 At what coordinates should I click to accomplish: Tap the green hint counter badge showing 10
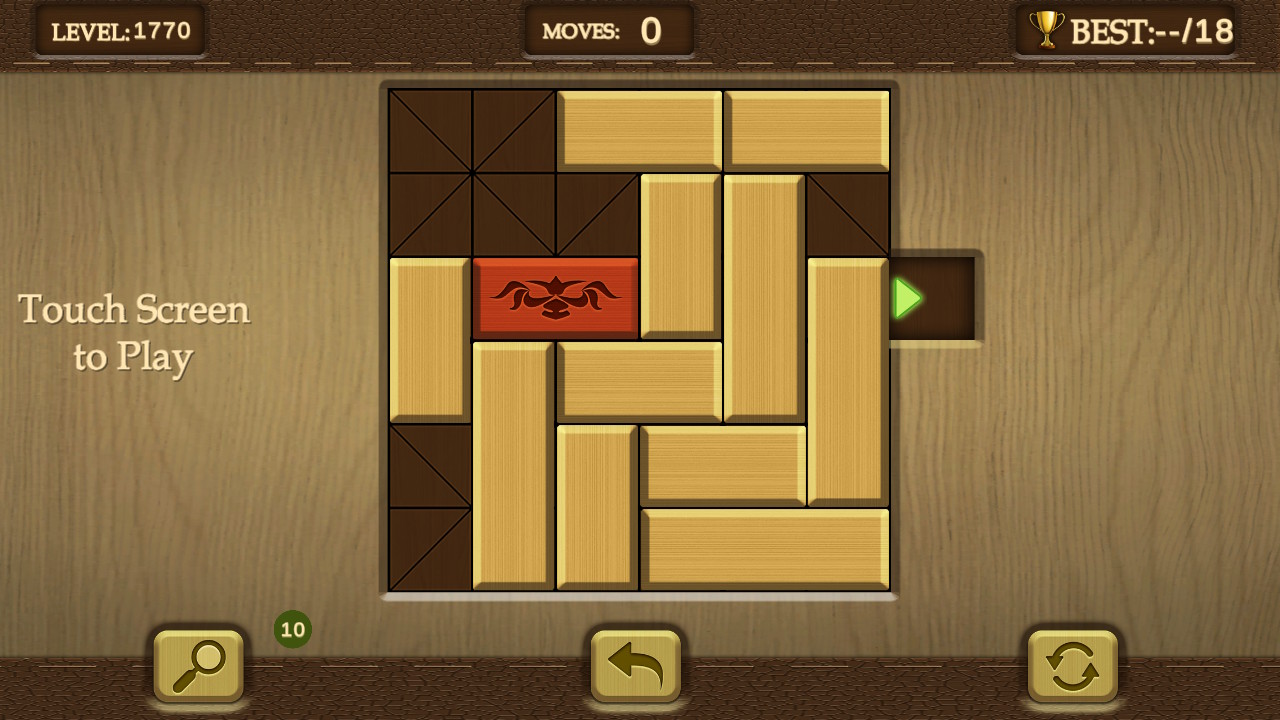[291, 629]
